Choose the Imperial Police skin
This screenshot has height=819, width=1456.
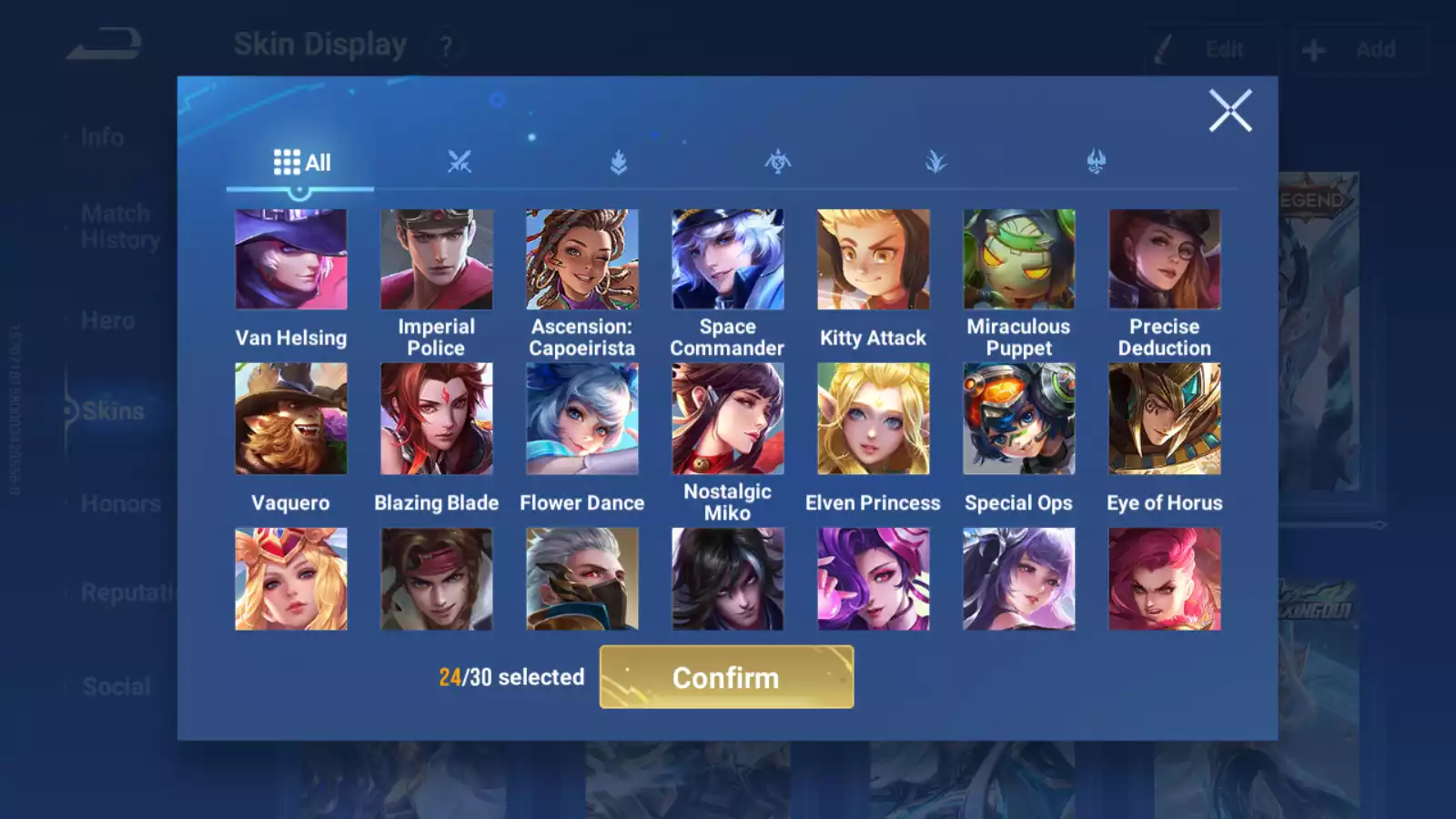click(x=437, y=260)
